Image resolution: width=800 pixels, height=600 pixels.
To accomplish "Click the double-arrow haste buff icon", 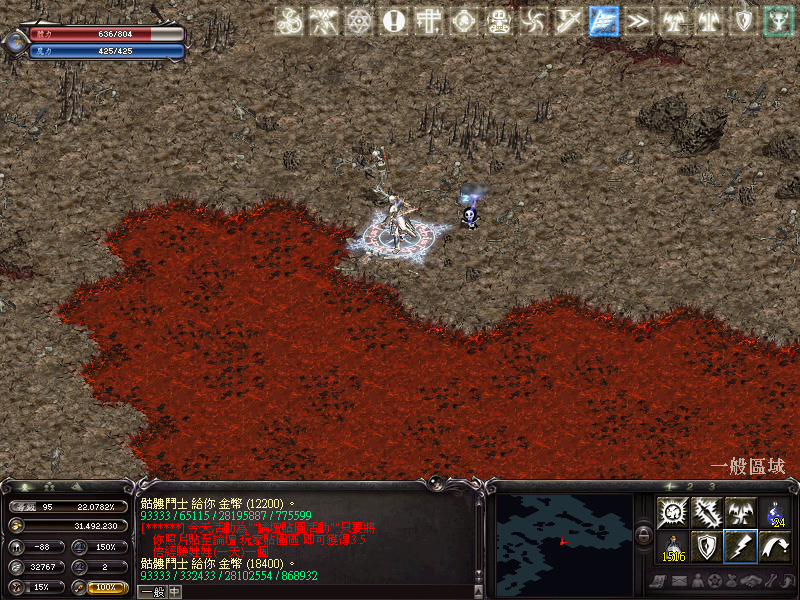I will click(x=637, y=20).
